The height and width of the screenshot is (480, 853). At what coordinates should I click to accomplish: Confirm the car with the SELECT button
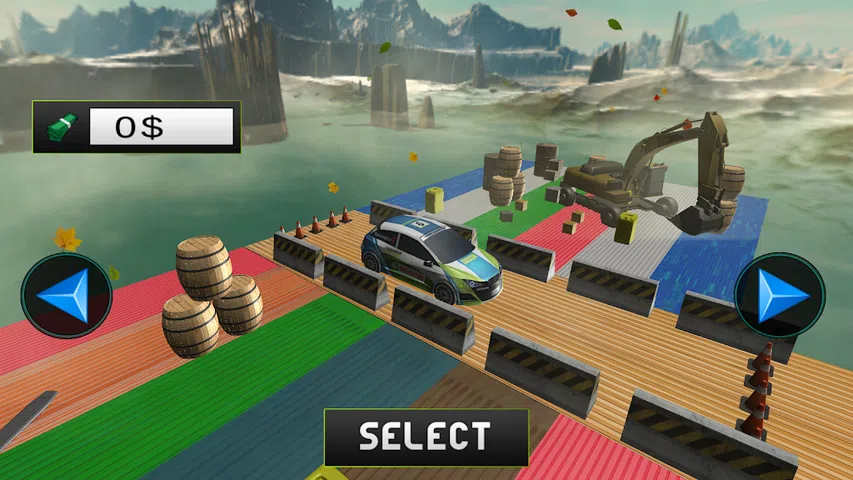pos(426,437)
